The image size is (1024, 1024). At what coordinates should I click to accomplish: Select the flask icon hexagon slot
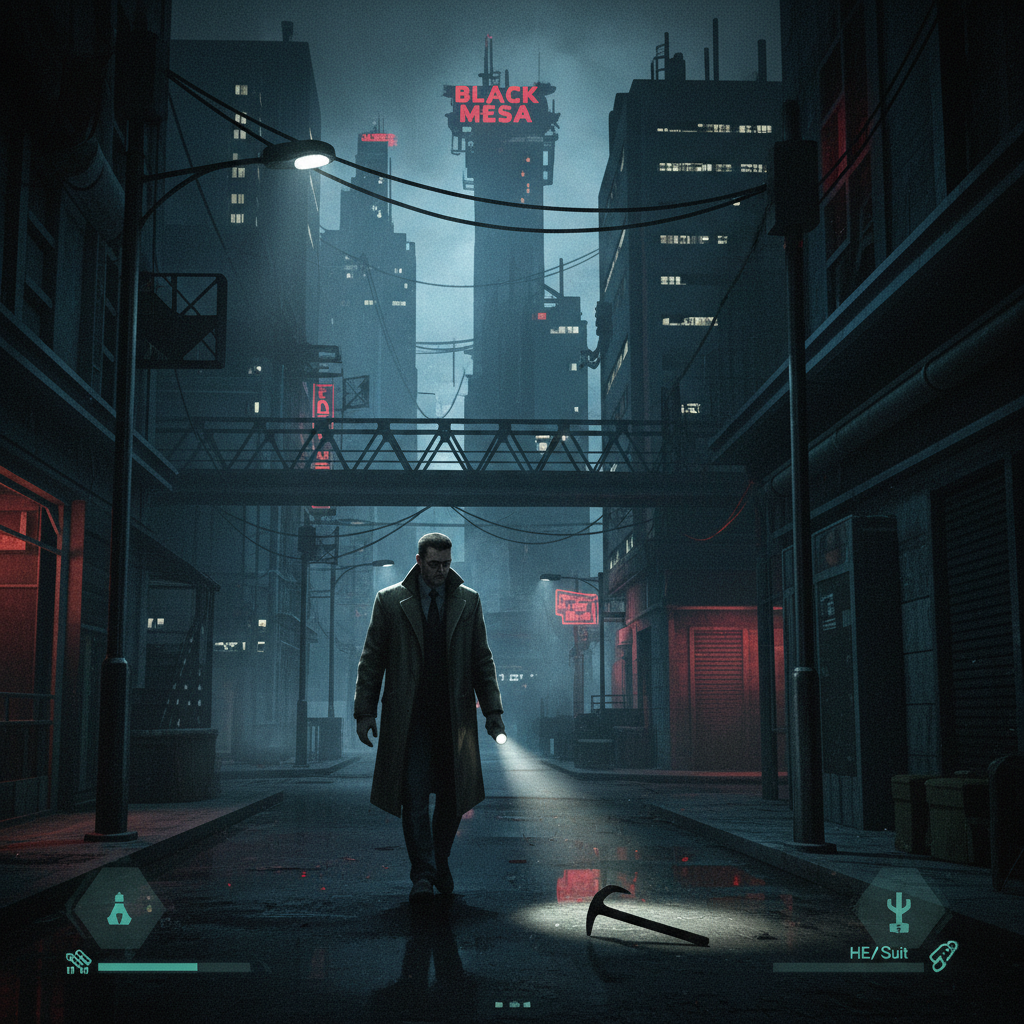pos(115,908)
